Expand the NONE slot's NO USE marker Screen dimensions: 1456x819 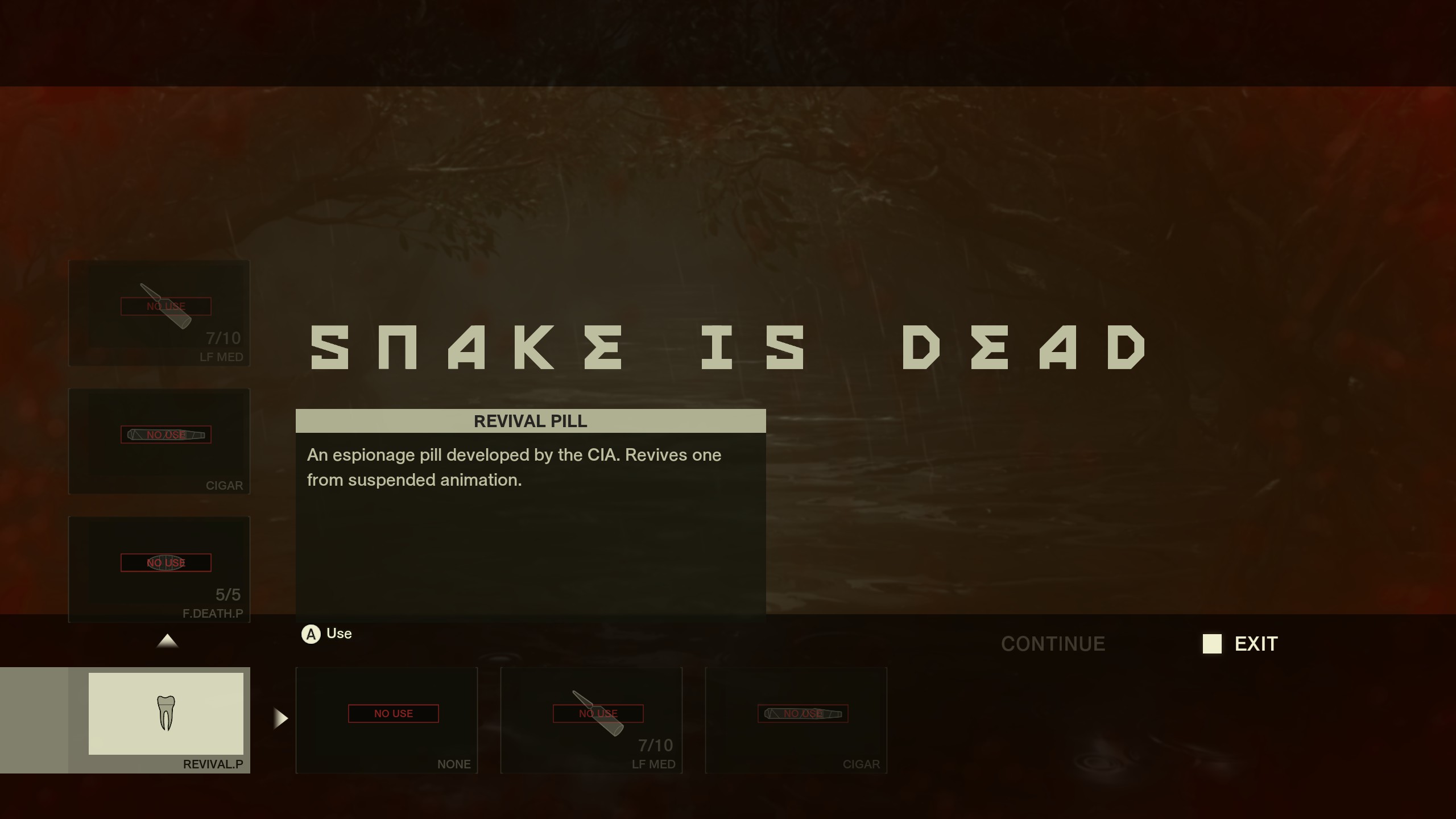[x=394, y=713]
